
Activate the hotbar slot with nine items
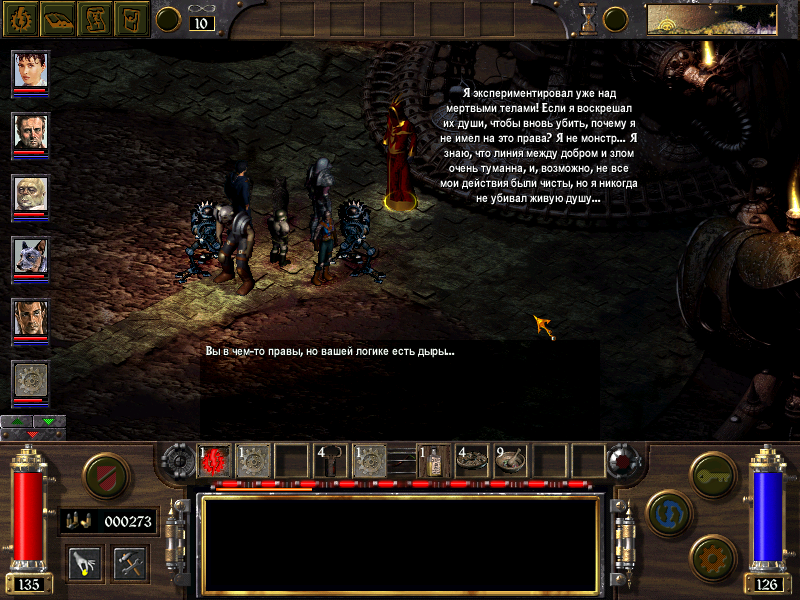point(511,459)
